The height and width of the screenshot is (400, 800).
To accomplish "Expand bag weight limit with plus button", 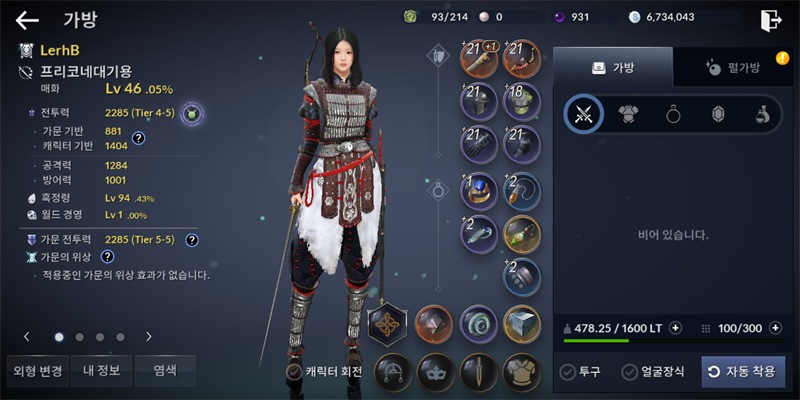I will (x=676, y=328).
